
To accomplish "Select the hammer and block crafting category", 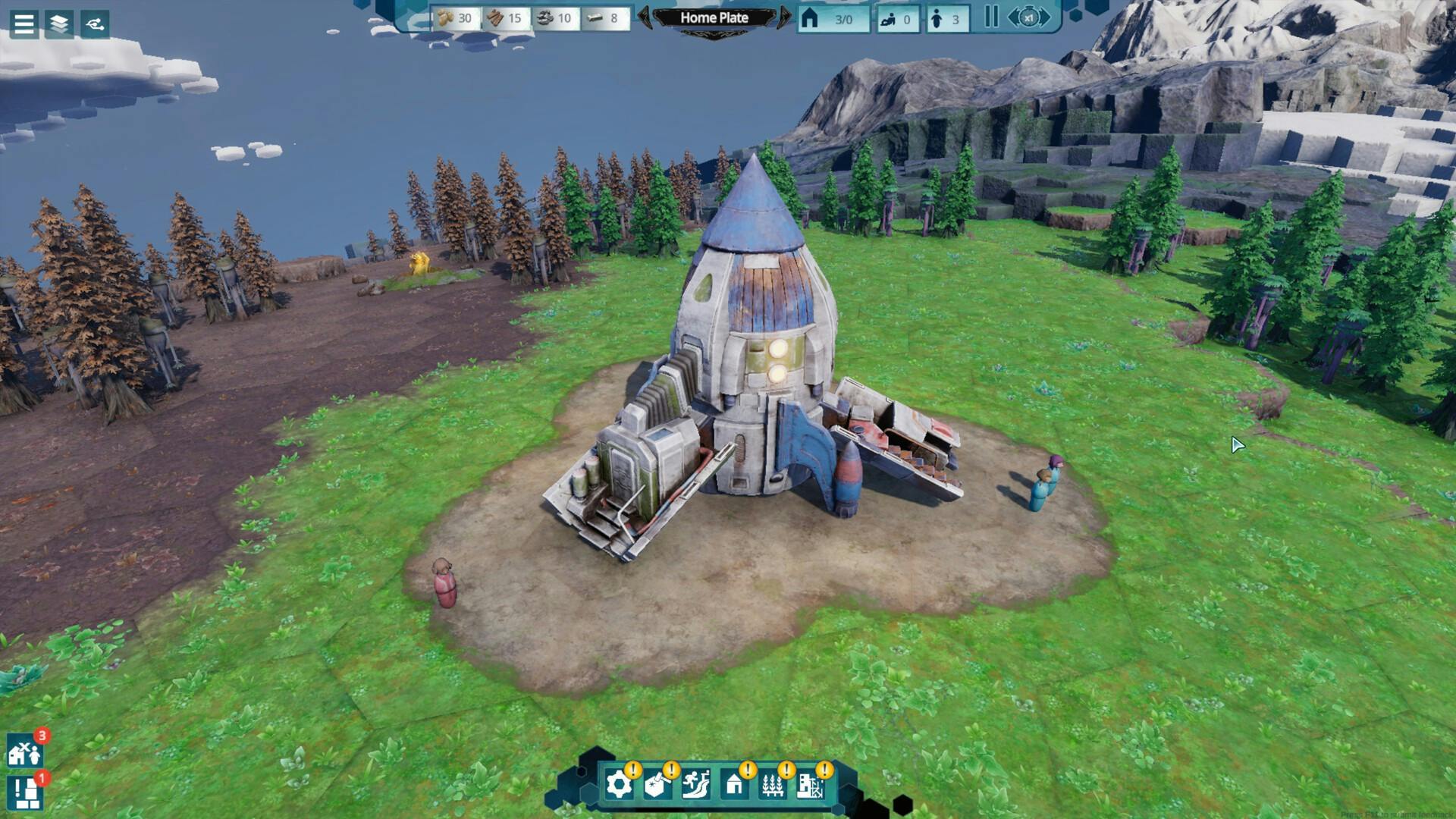I will 657,785.
